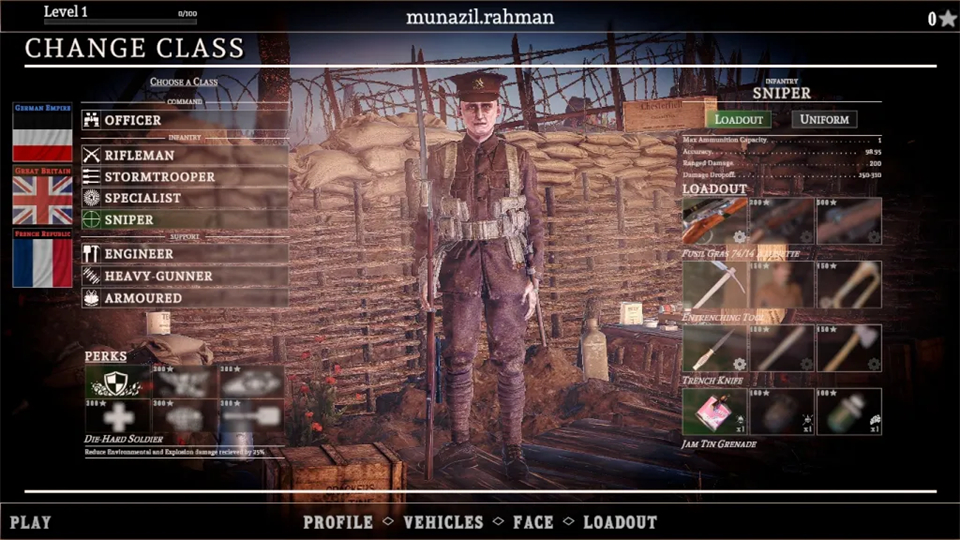Select the Officer class

point(185,120)
